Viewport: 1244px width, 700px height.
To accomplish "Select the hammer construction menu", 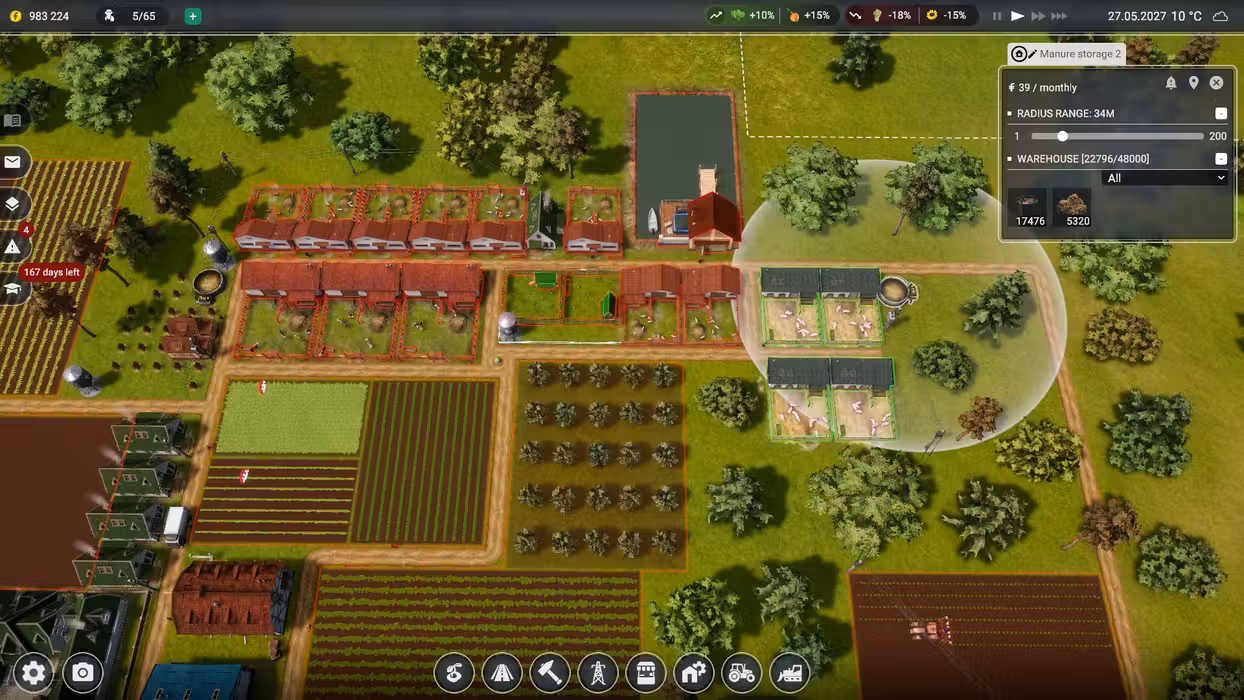I will pyautogui.click(x=550, y=673).
